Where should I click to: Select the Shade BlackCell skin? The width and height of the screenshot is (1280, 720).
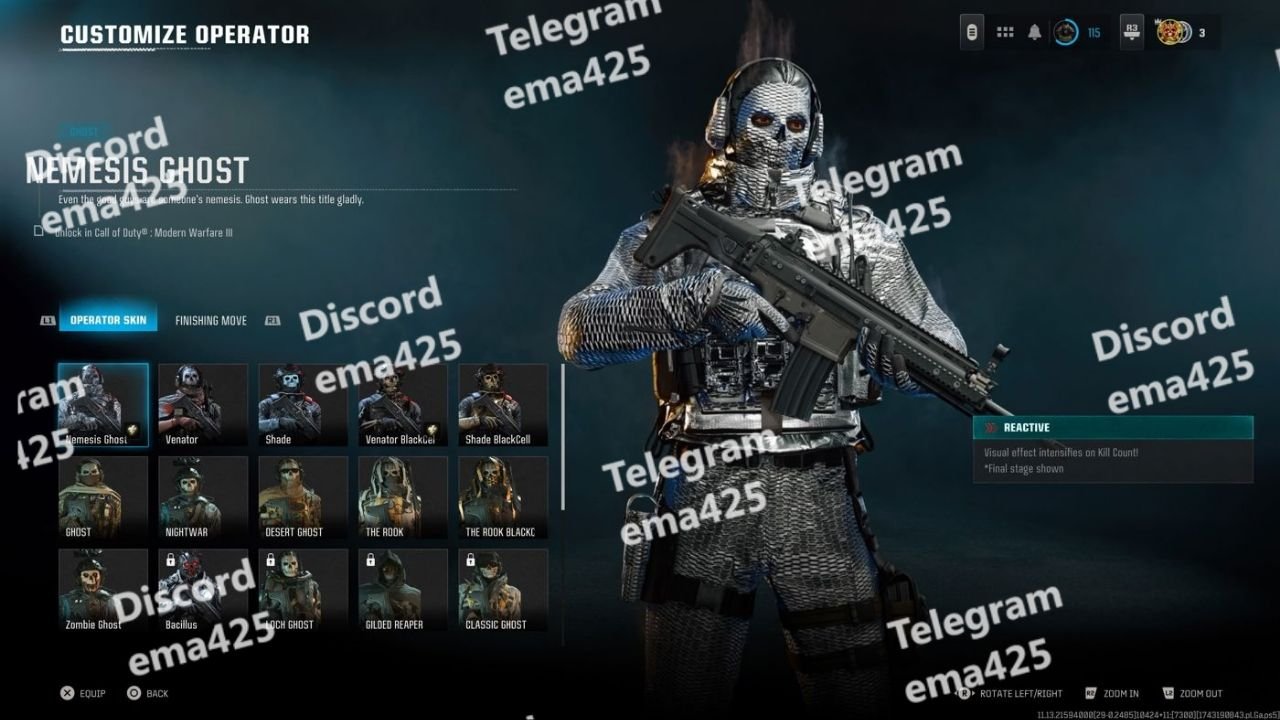click(503, 404)
